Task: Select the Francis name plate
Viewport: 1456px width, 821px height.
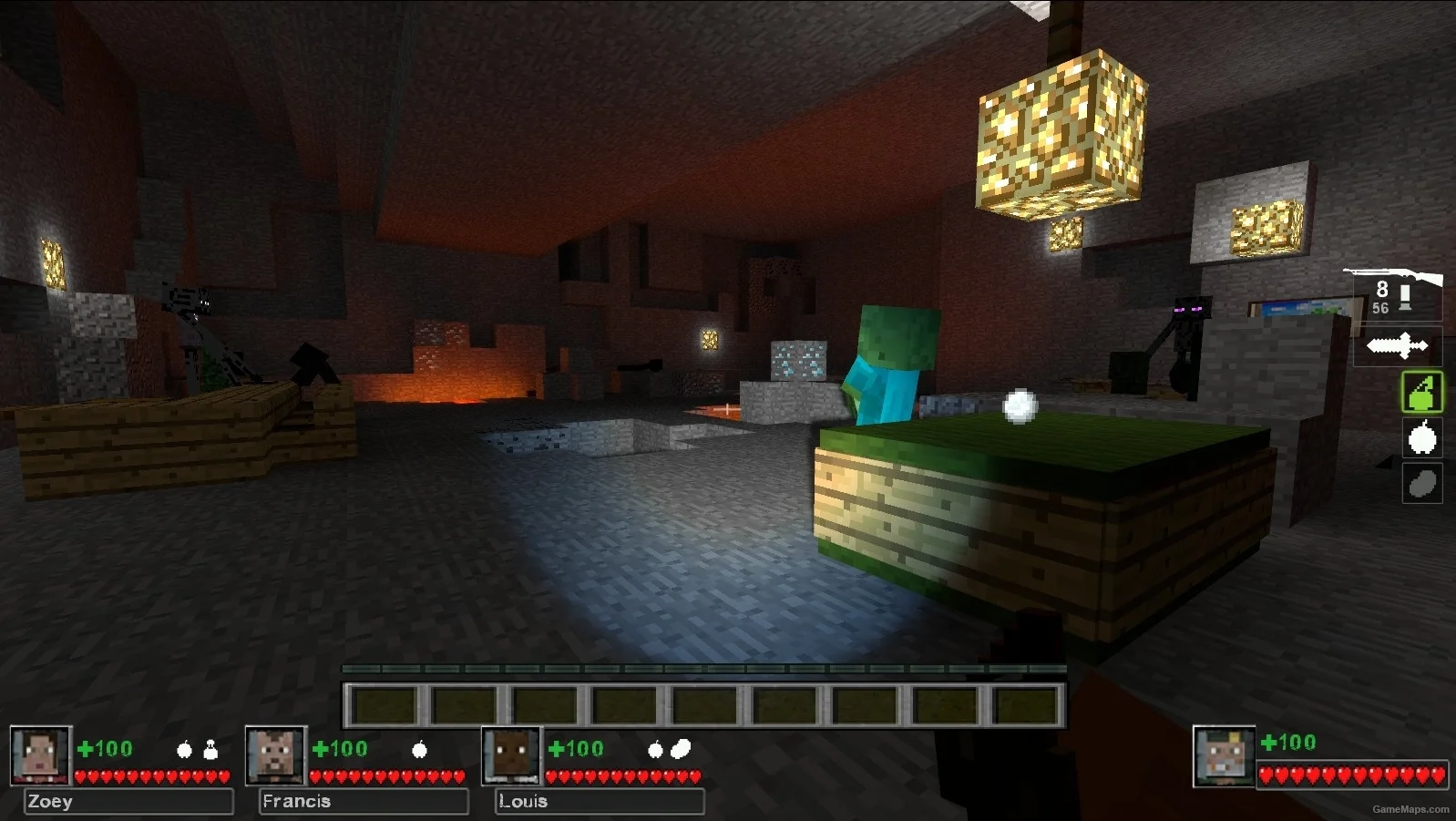Action: 364,802
